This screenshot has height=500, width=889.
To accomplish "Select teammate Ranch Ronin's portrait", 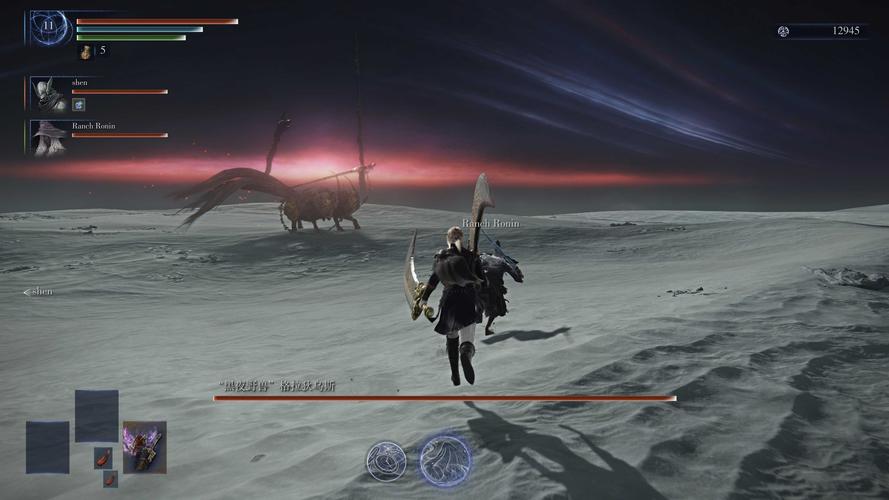I will [x=48, y=137].
